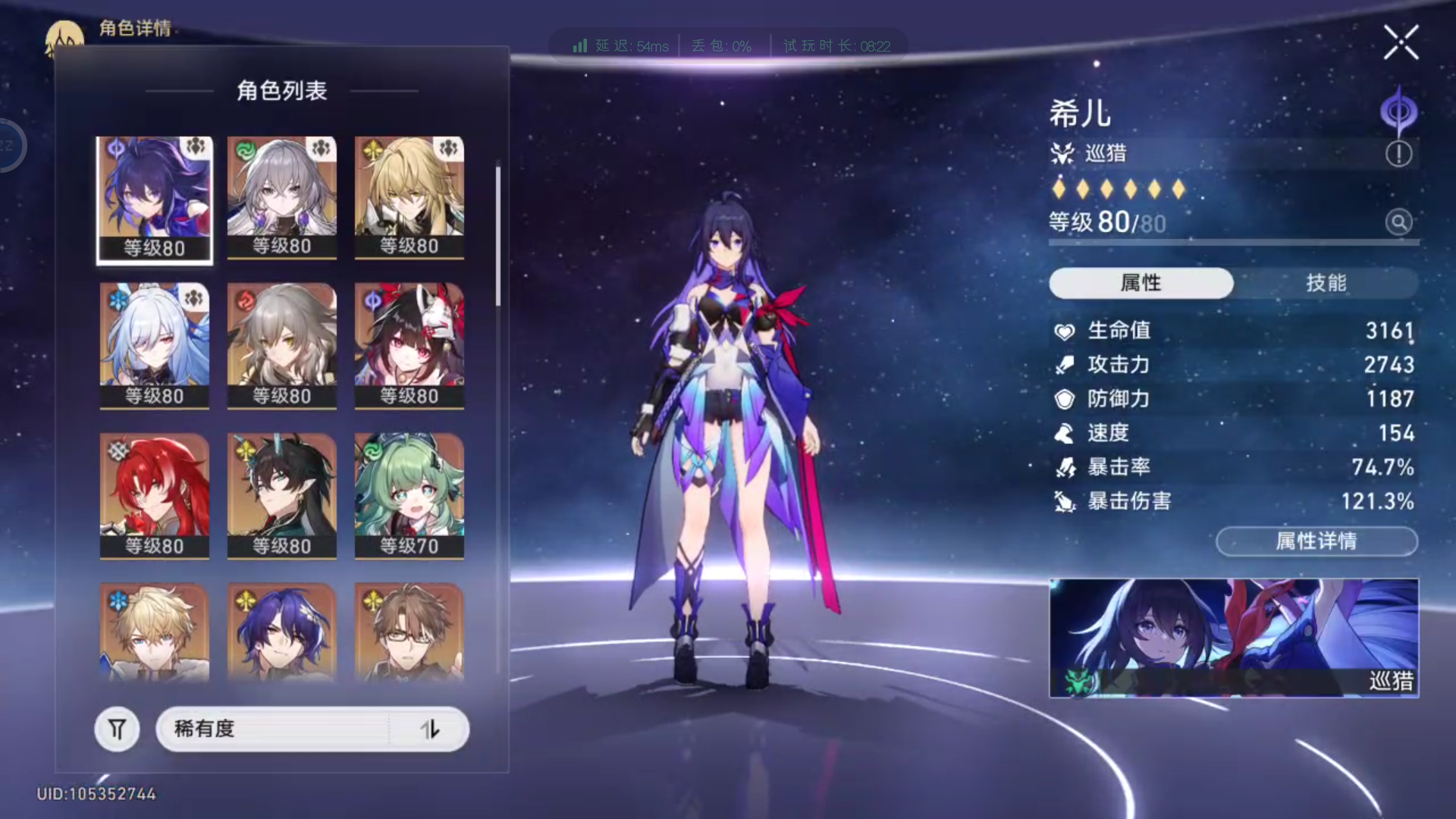Screen dimensions: 1456x819
Task: Toggle the sort order arrow button
Action: (x=430, y=730)
